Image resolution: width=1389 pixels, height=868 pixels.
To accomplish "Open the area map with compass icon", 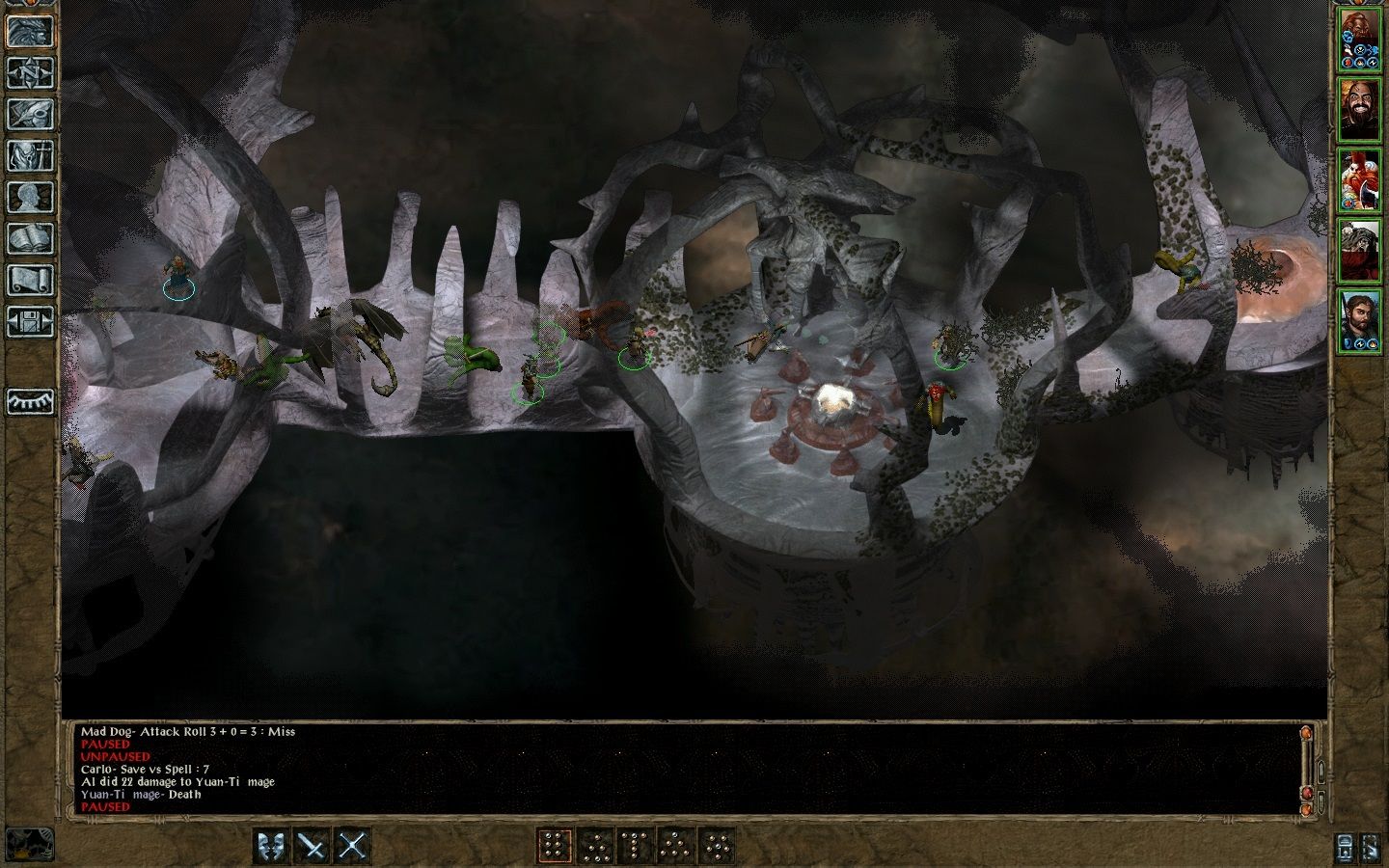I will click(30, 72).
